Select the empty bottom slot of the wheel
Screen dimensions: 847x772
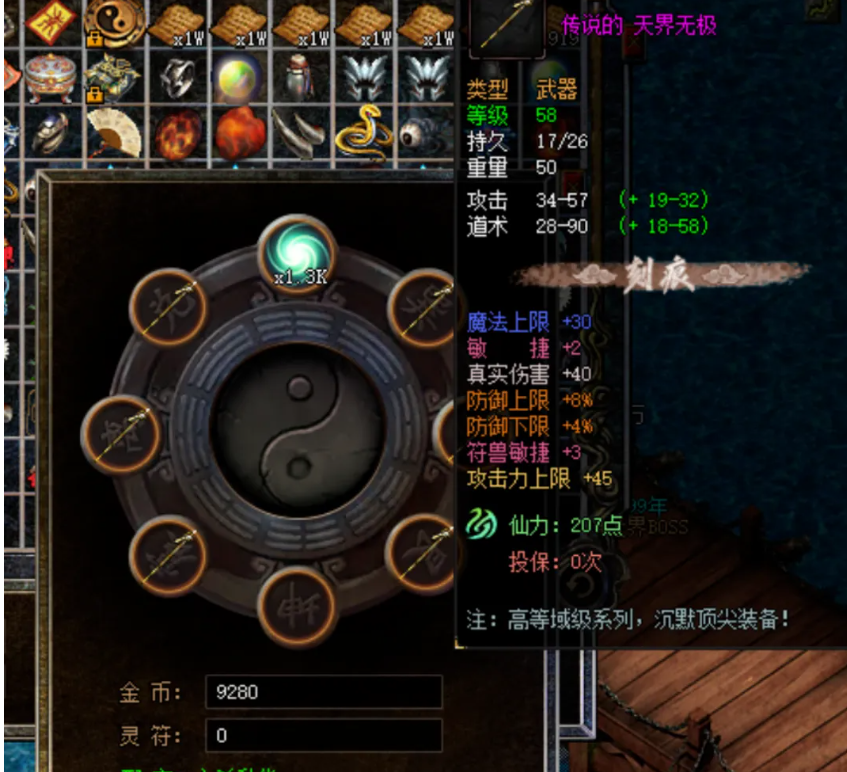297,605
